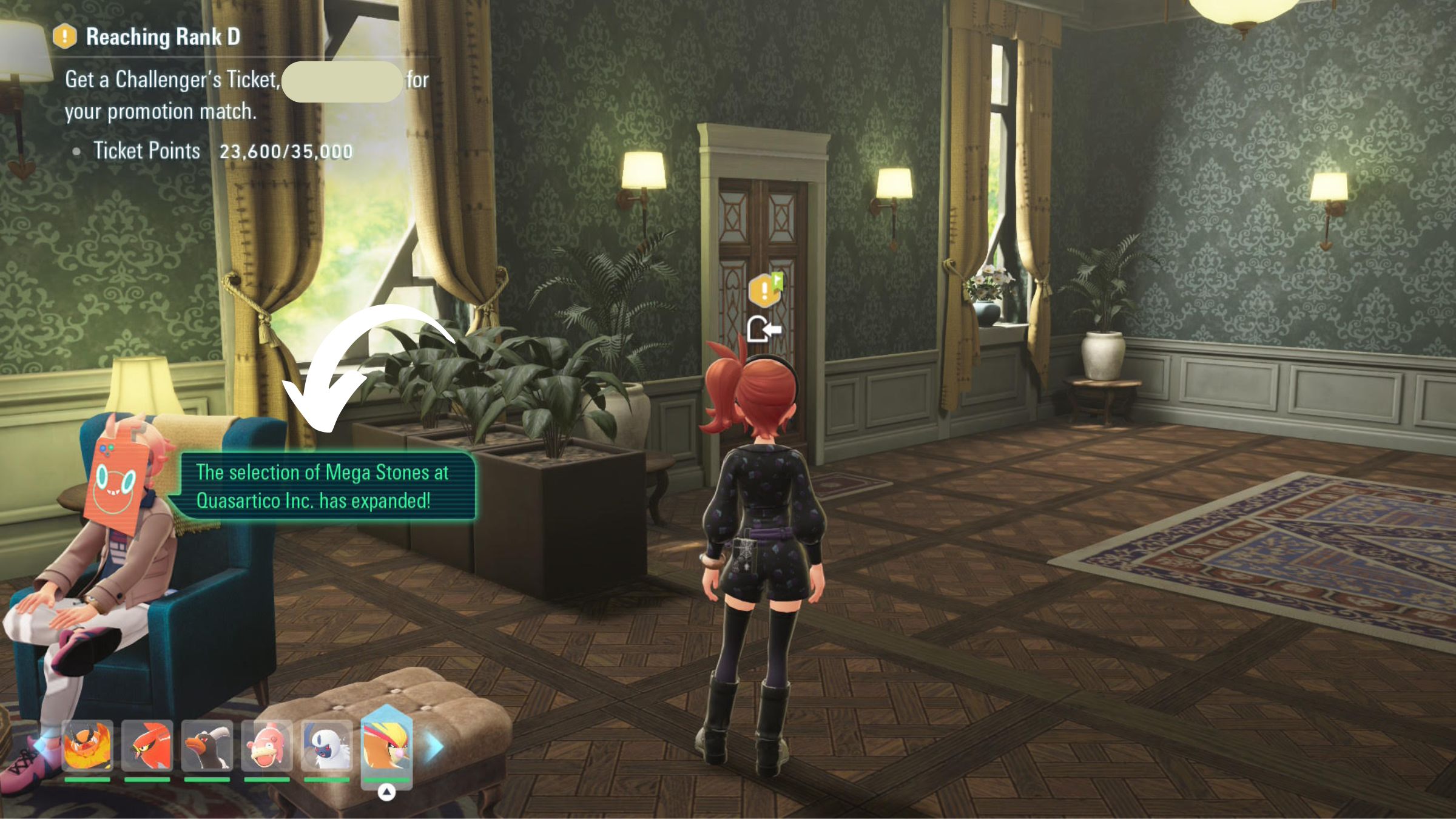The height and width of the screenshot is (819, 1456).
Task: Open the Mega Stones notification message
Action: [x=323, y=487]
